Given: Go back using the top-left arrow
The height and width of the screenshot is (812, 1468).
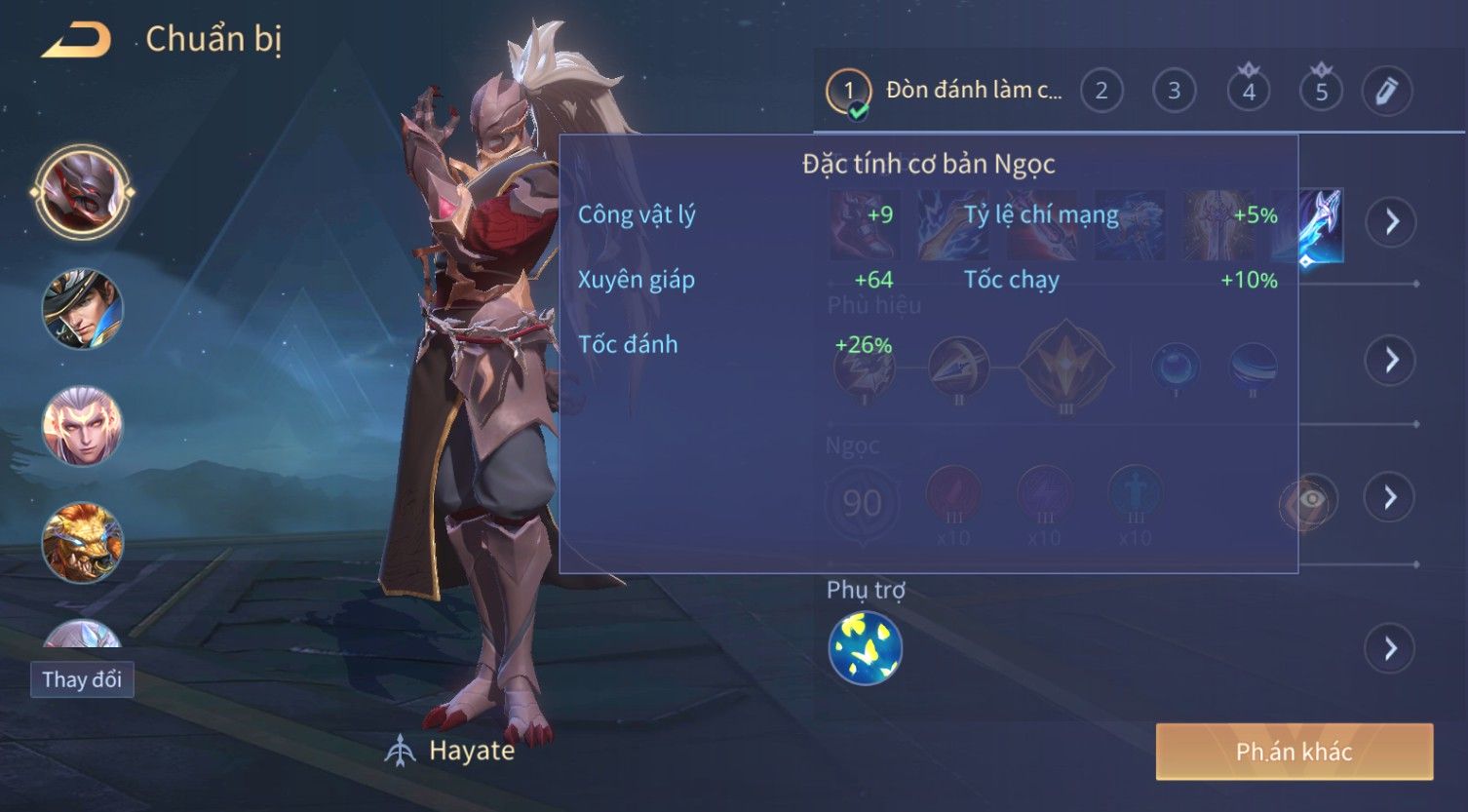Looking at the screenshot, I should pos(76,40).
